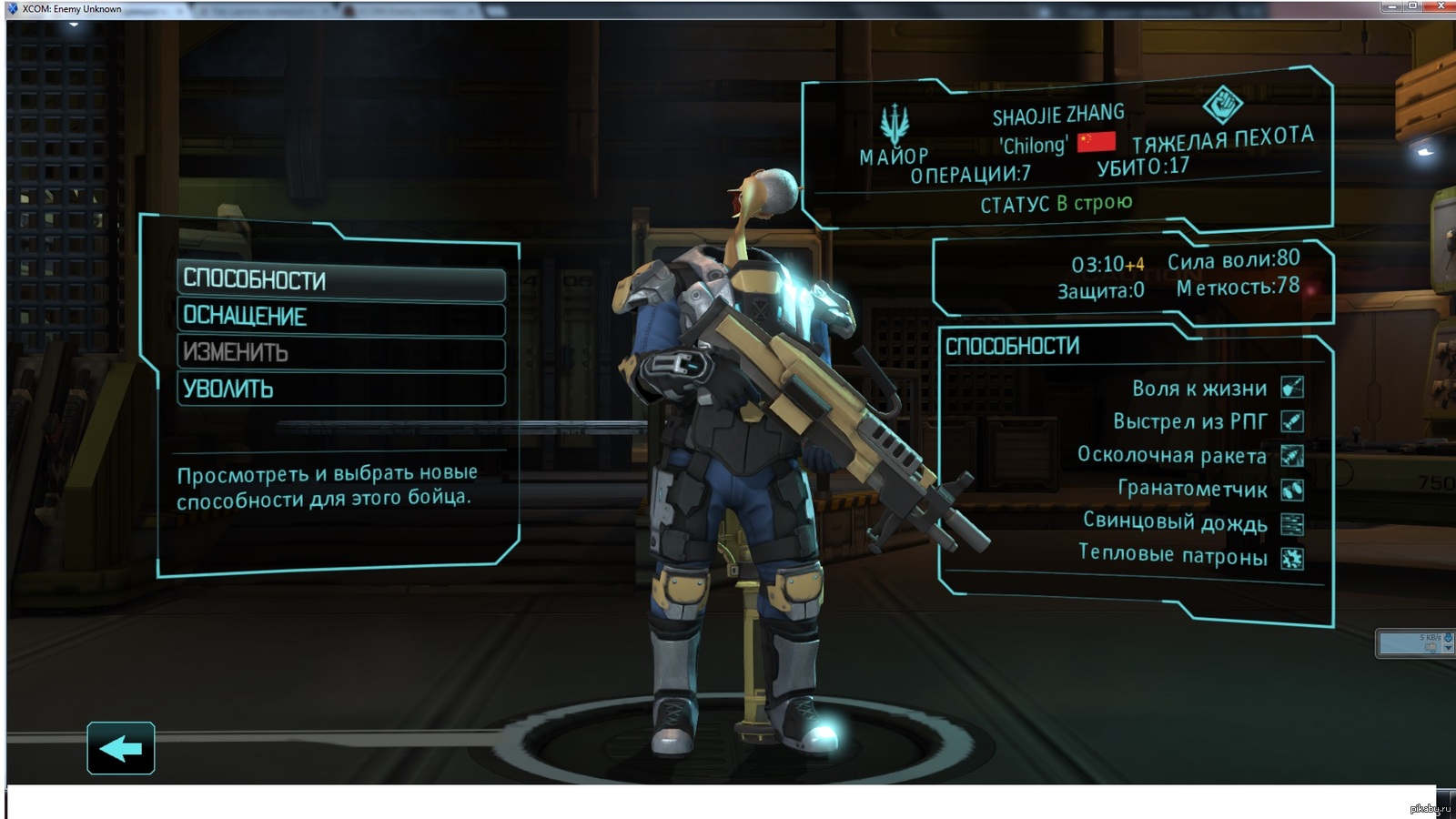Image resolution: width=1456 pixels, height=819 pixels.
Task: Click the Выстрел из РПГ ability icon
Action: pyautogui.click(x=1292, y=421)
